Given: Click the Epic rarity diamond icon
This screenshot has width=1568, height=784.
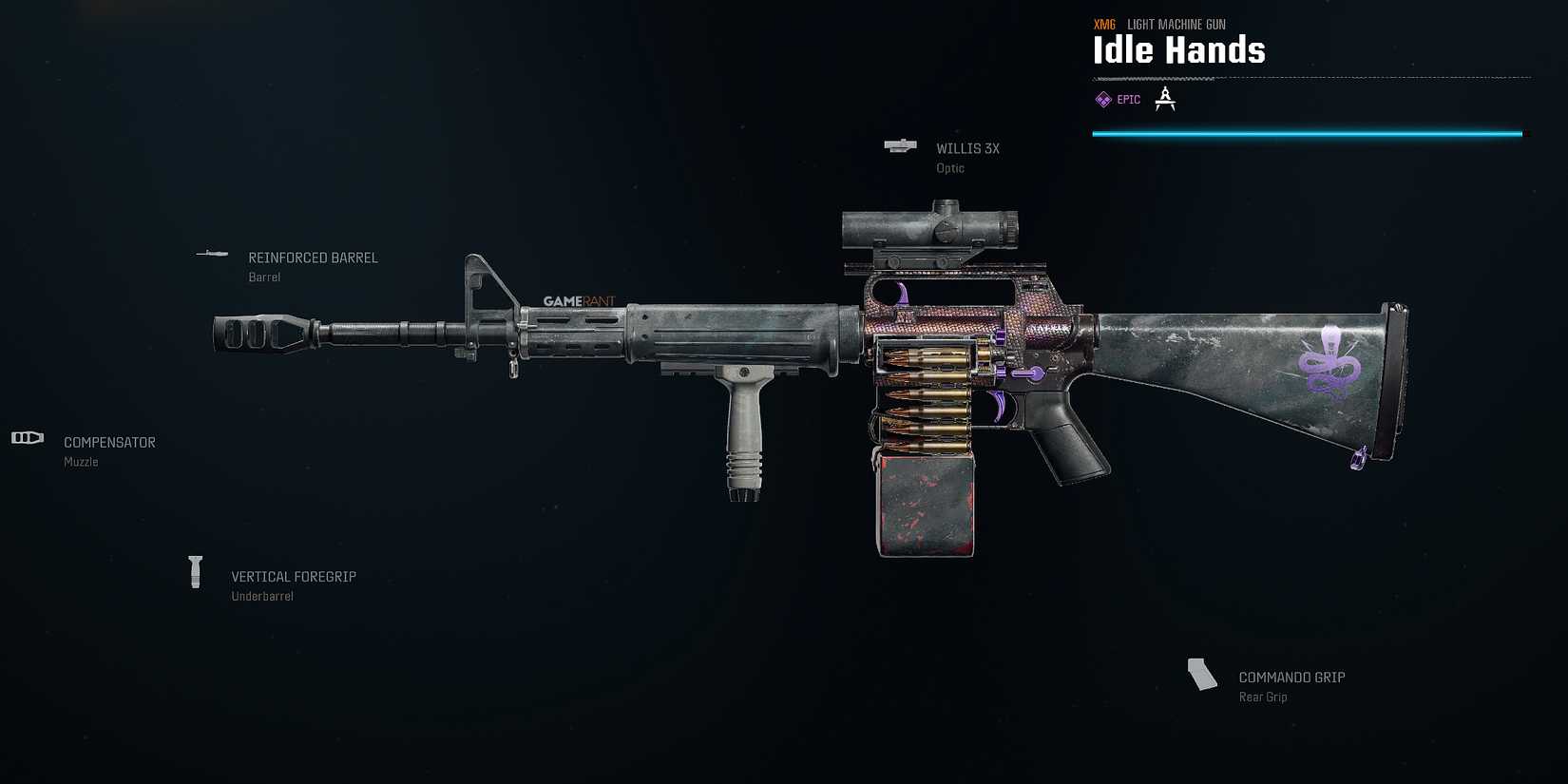Looking at the screenshot, I should click(1103, 99).
